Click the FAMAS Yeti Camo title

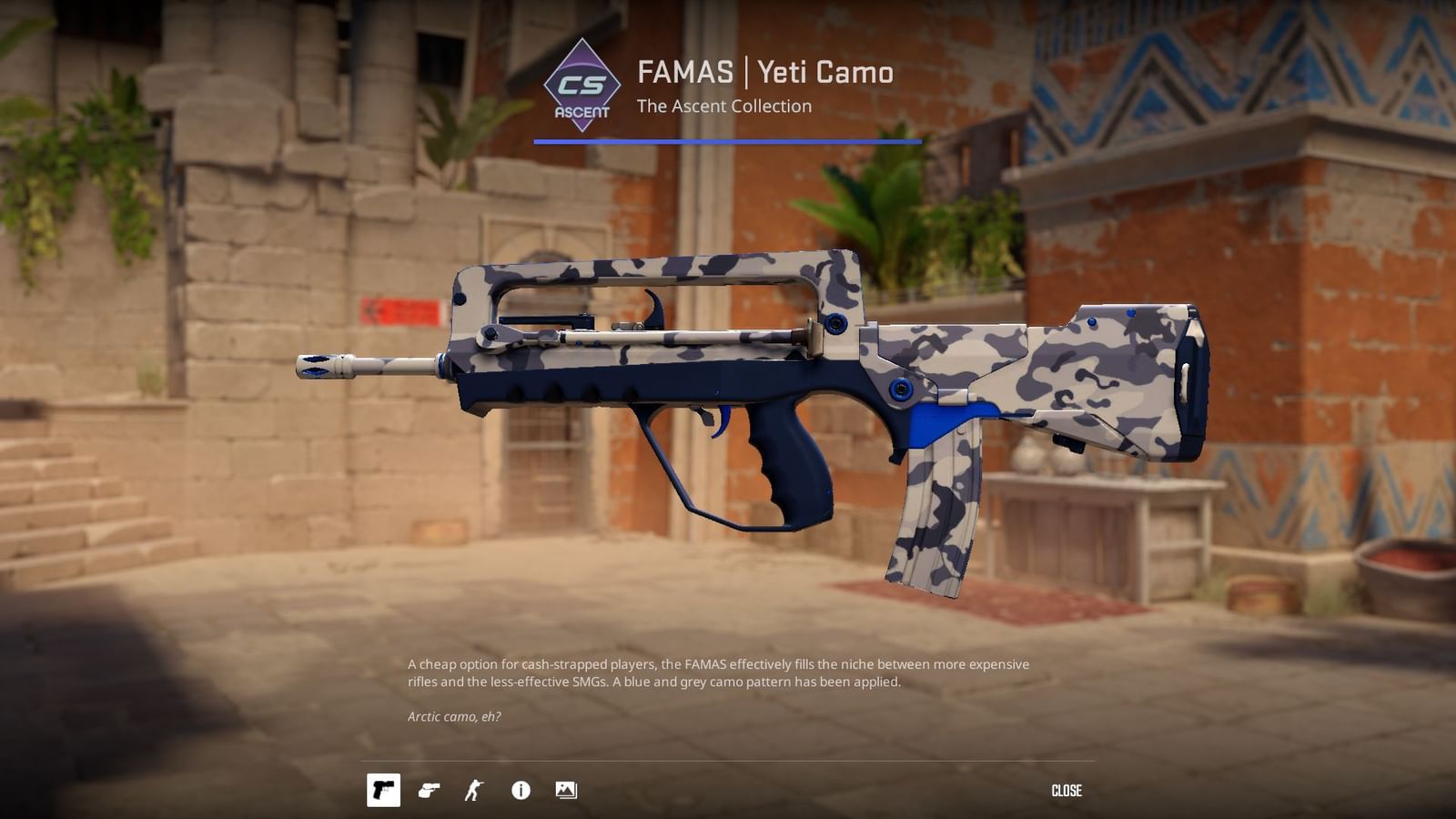[764, 74]
